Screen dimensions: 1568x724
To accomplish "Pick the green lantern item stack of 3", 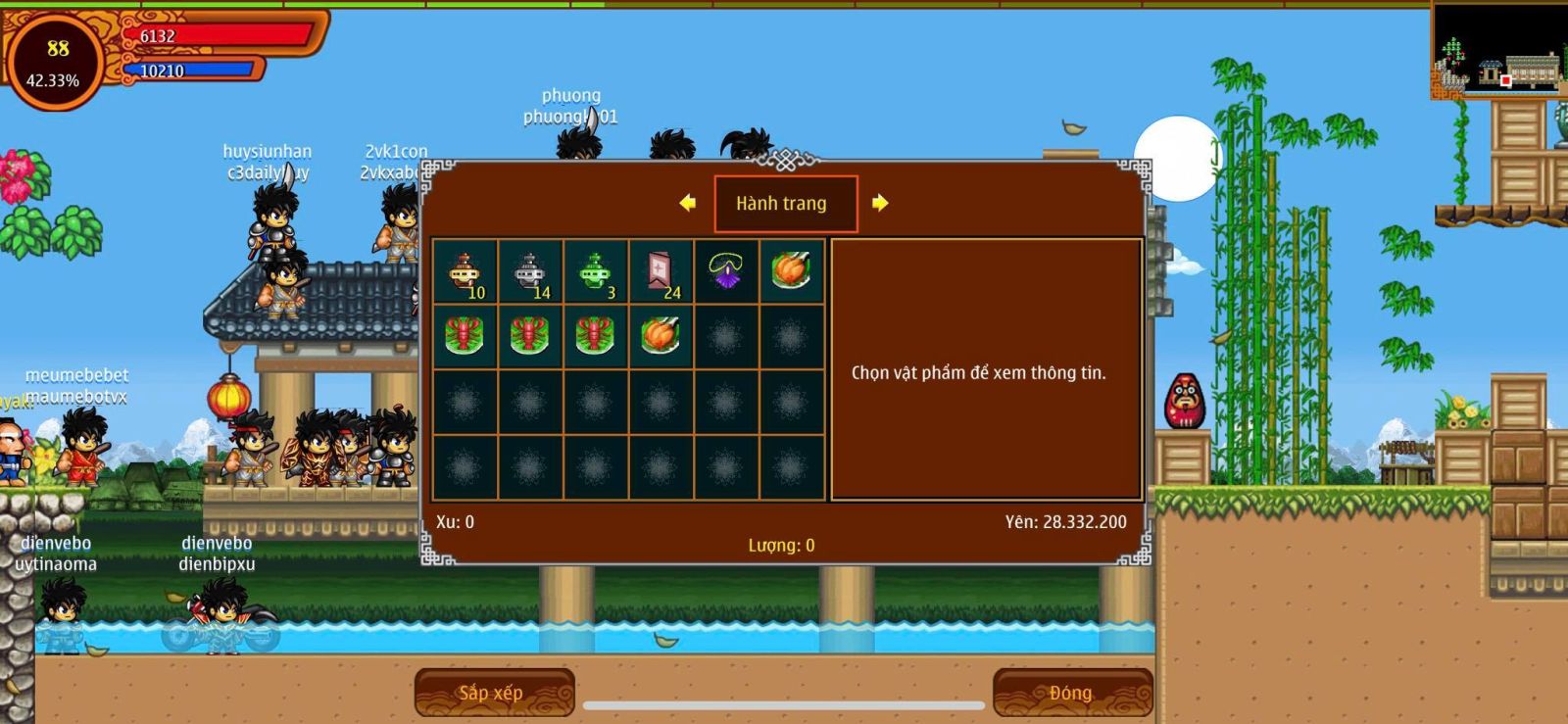I will pyautogui.click(x=596, y=272).
